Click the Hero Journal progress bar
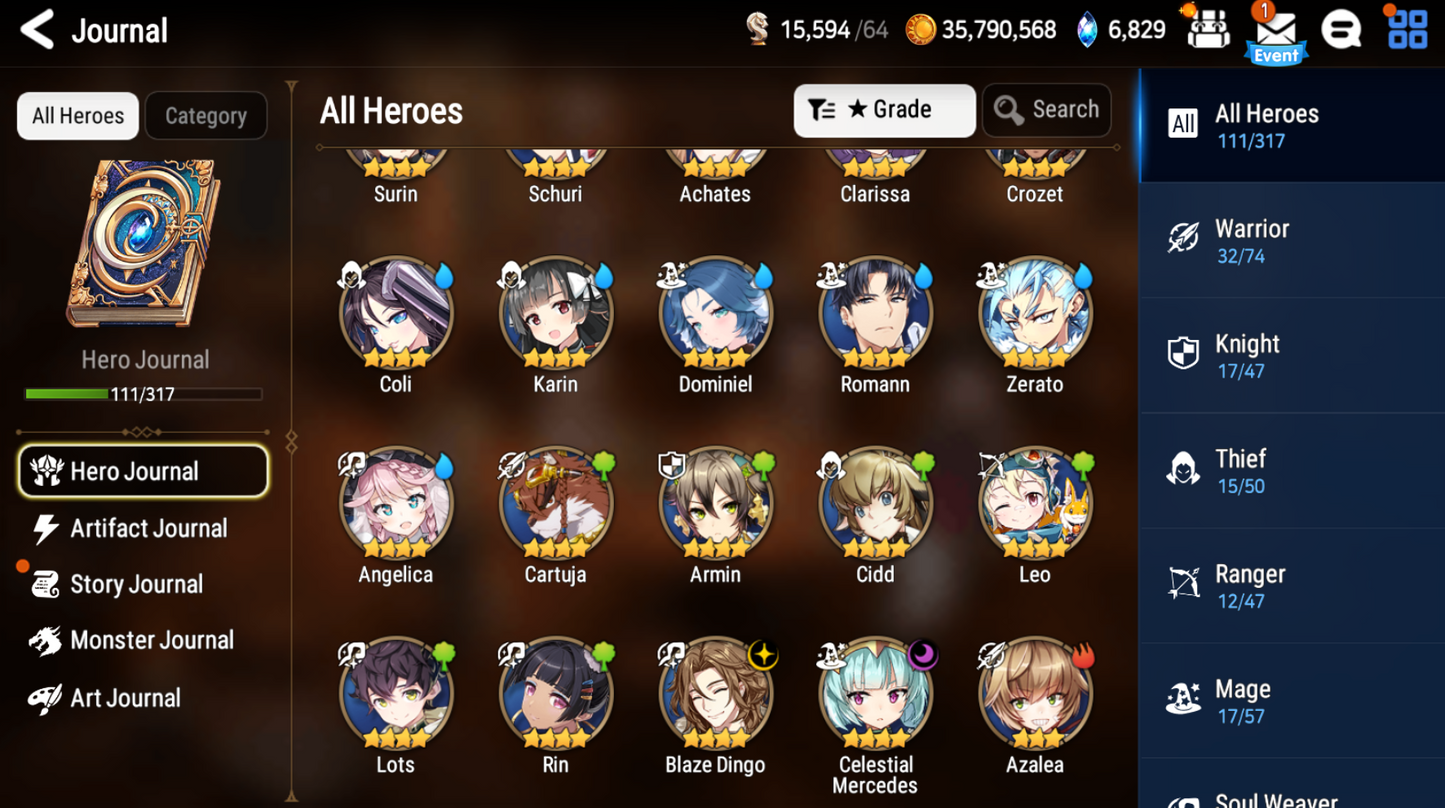Screen dimensions: 1445x808 pos(144,394)
